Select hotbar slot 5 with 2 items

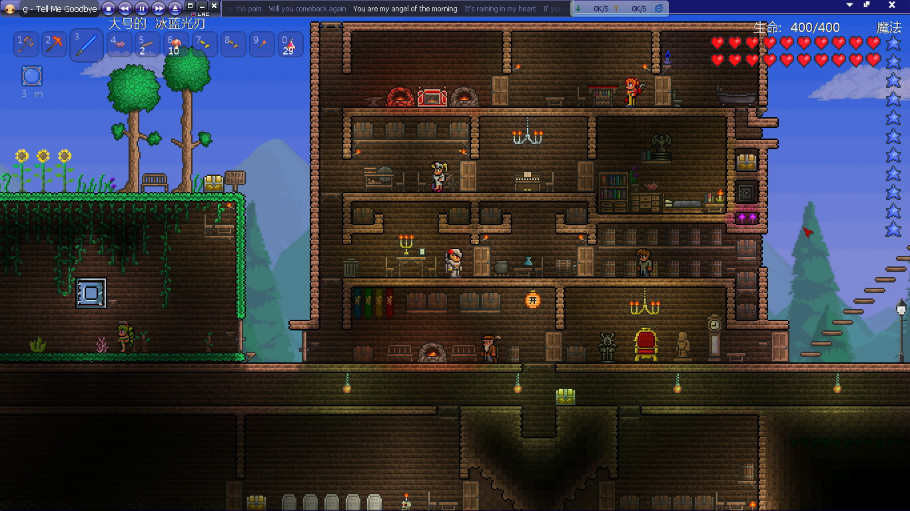click(147, 44)
